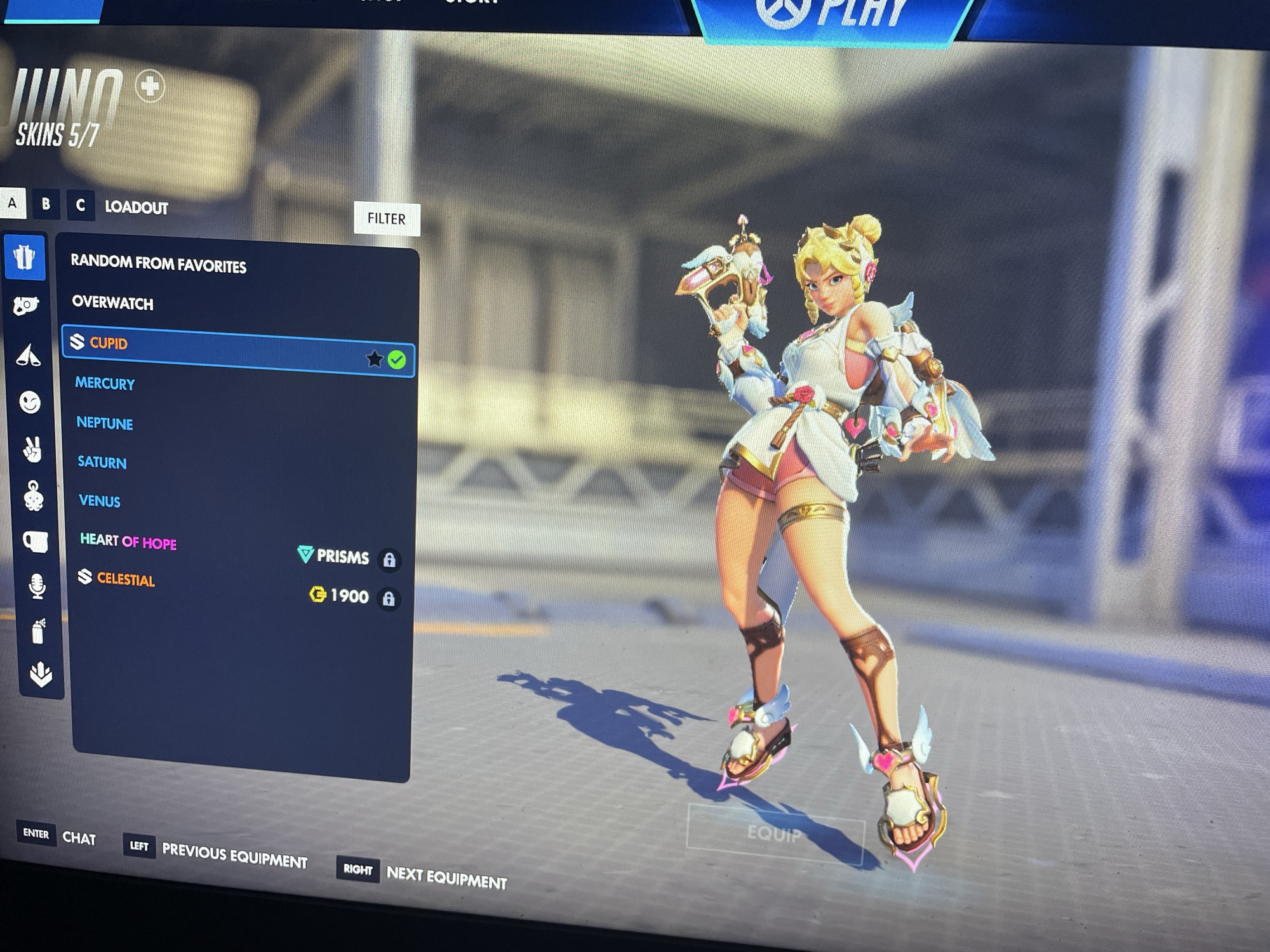Switch to loadout C

[x=80, y=206]
